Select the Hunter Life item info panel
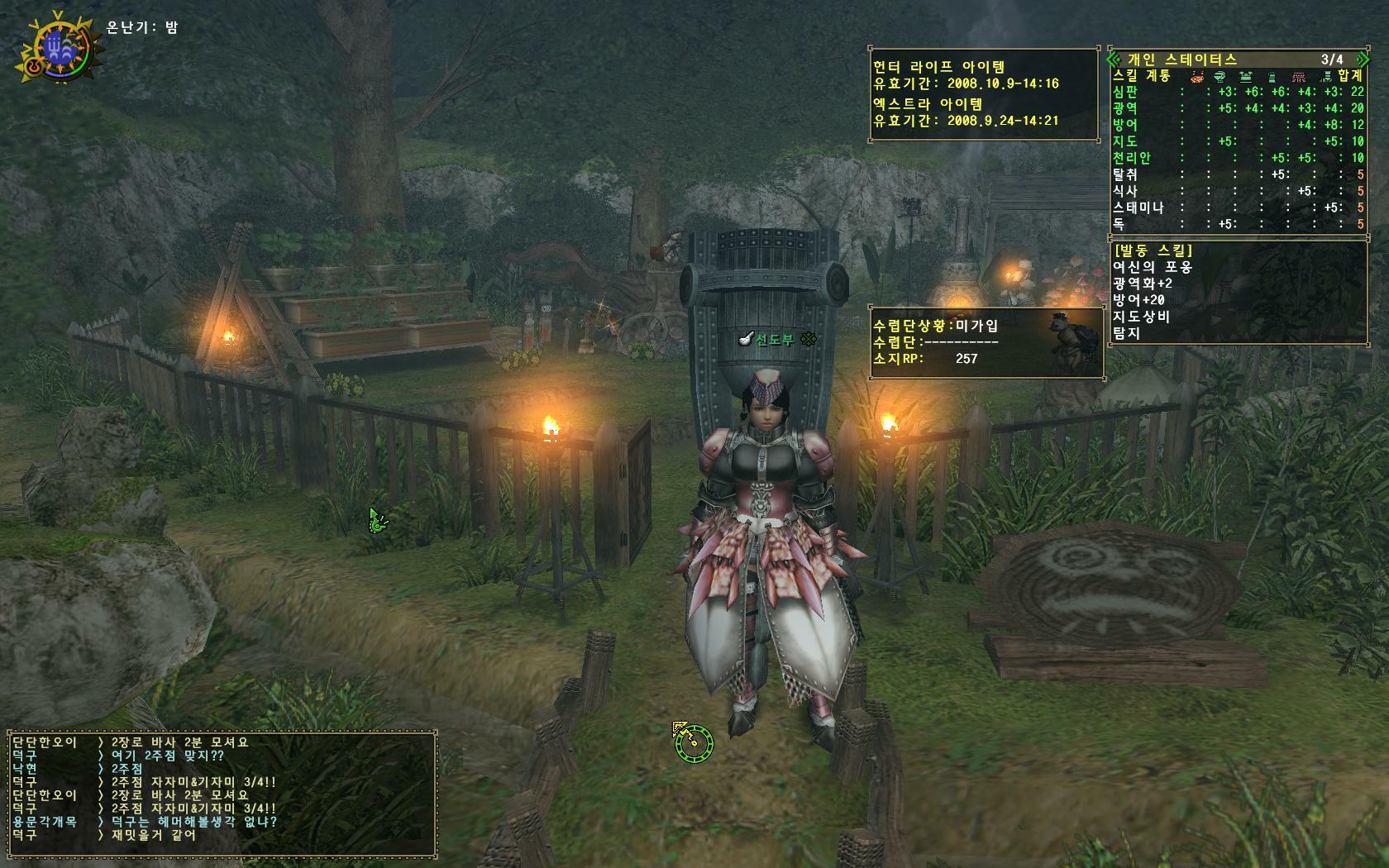 click(x=984, y=93)
